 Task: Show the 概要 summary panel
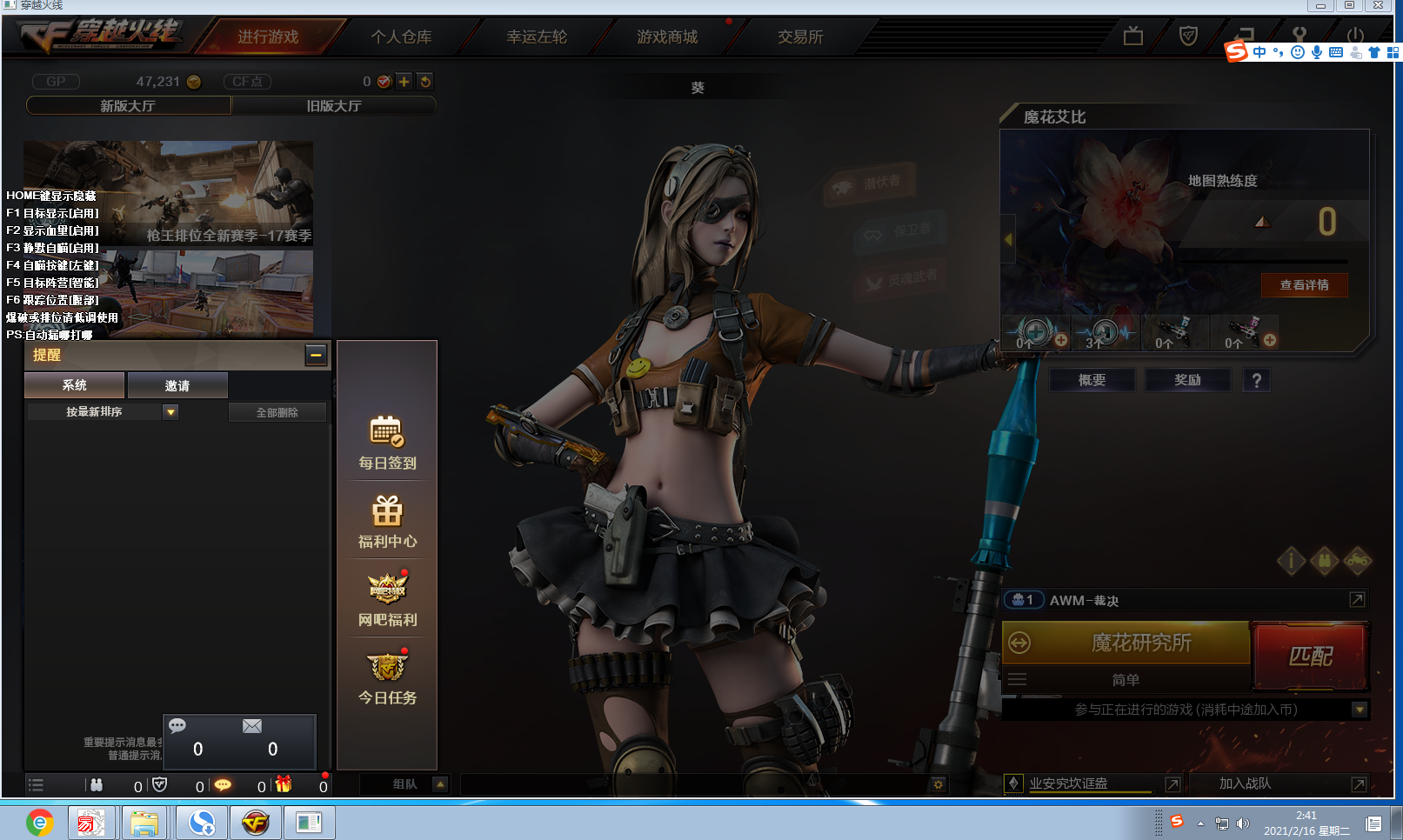1092,380
